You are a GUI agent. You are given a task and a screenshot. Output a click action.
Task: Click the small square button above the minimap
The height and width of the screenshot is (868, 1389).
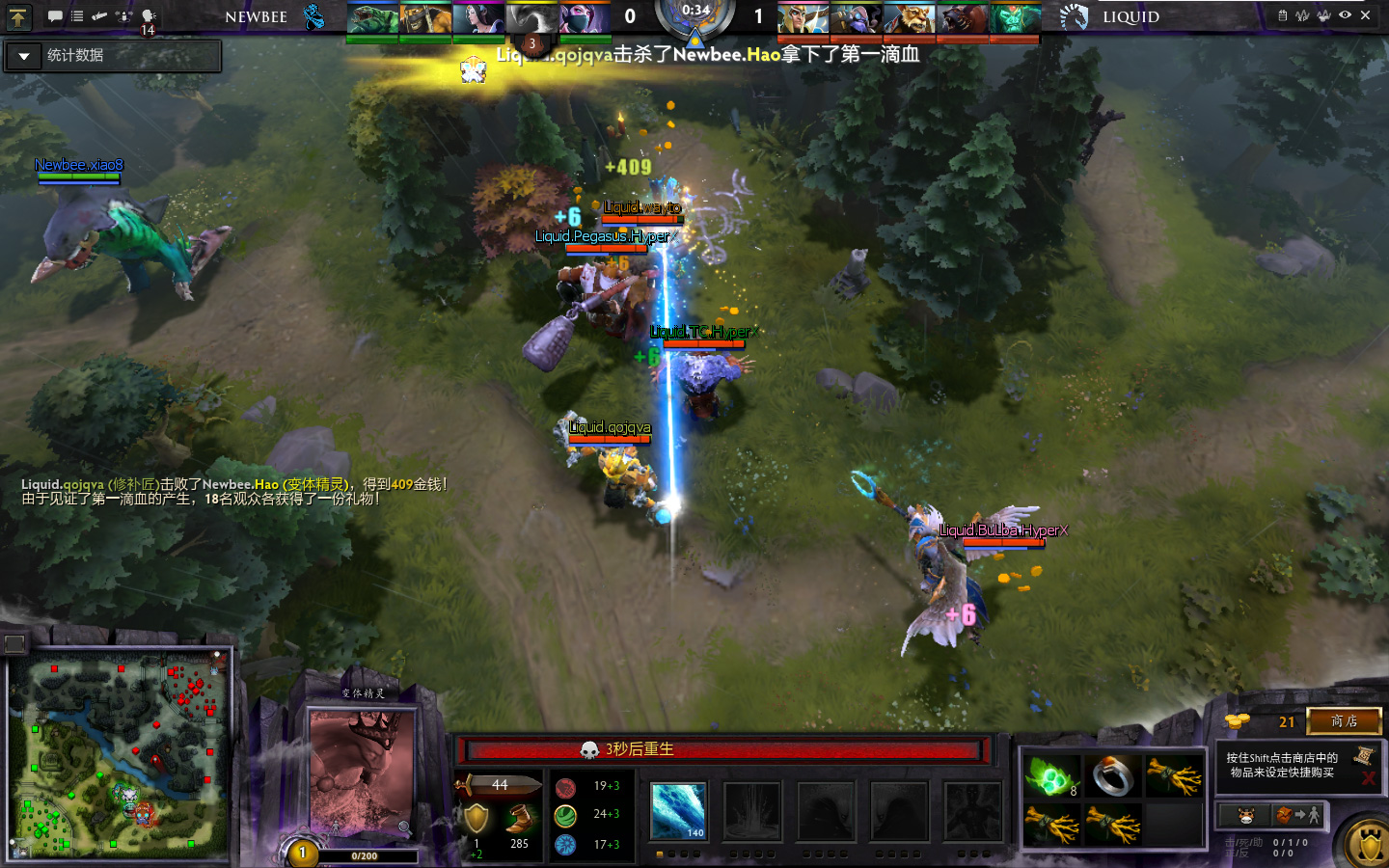coord(14,643)
